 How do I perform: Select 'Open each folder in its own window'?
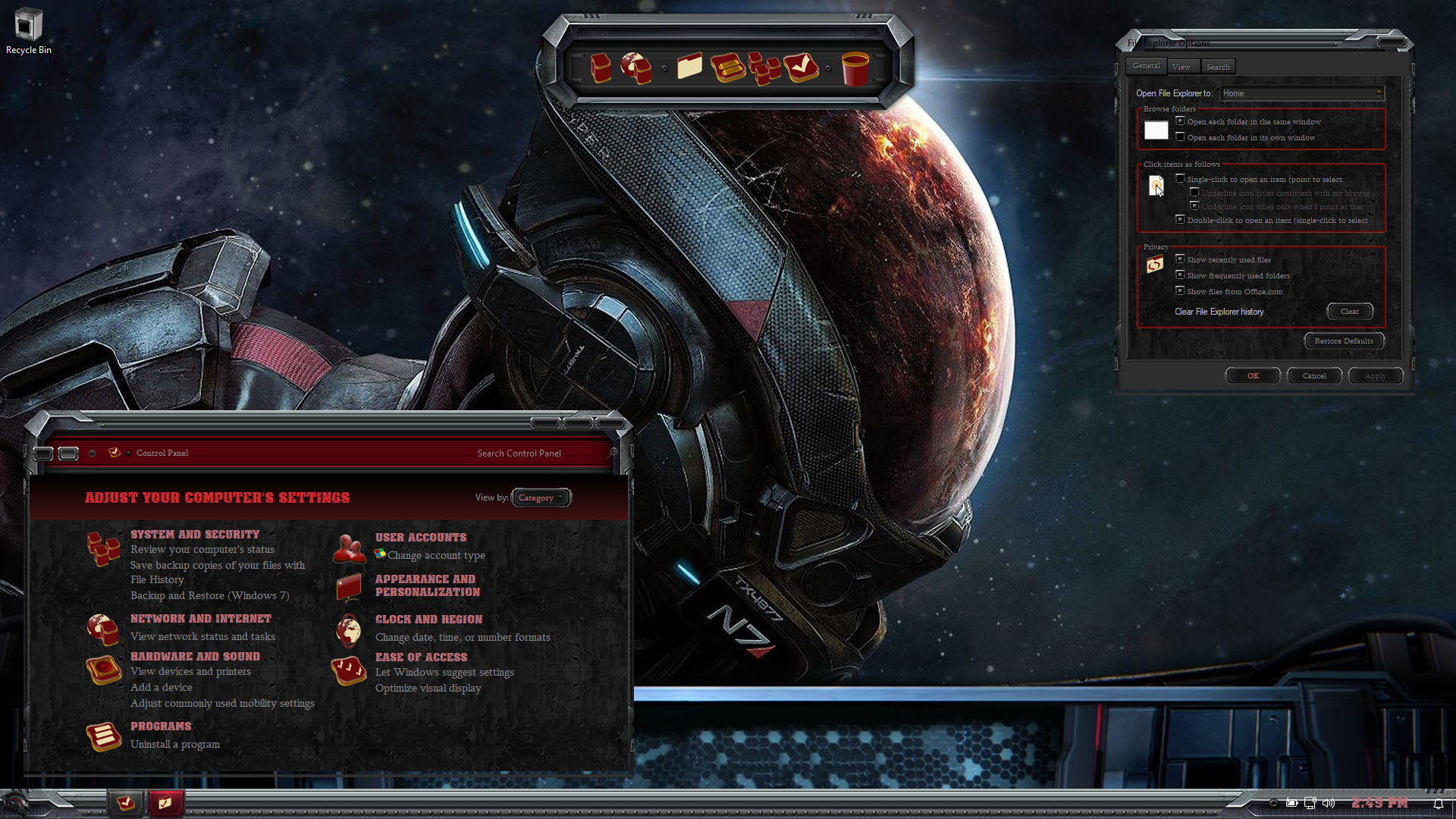click(x=1180, y=137)
